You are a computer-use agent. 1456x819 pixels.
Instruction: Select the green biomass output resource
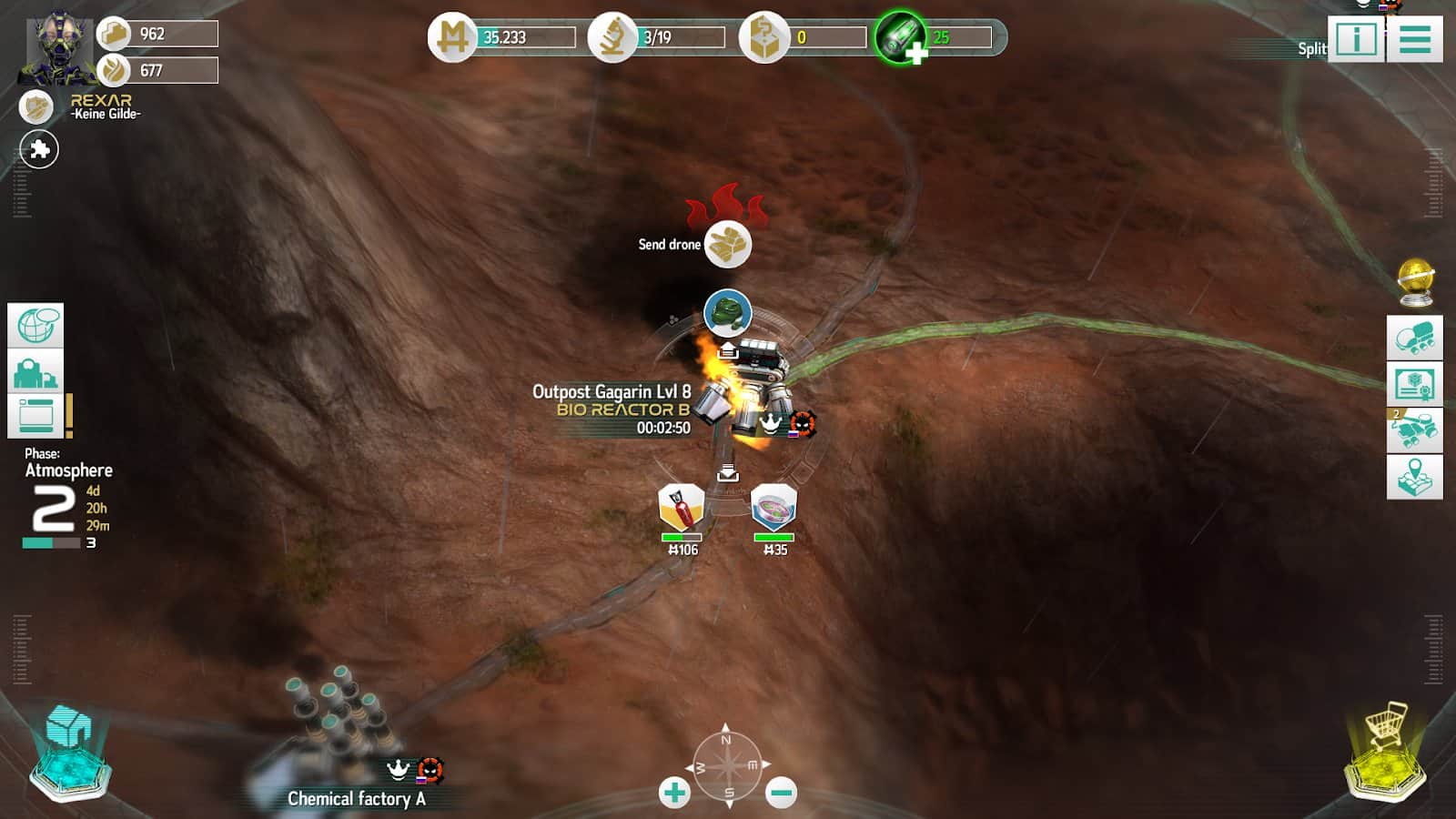click(727, 313)
